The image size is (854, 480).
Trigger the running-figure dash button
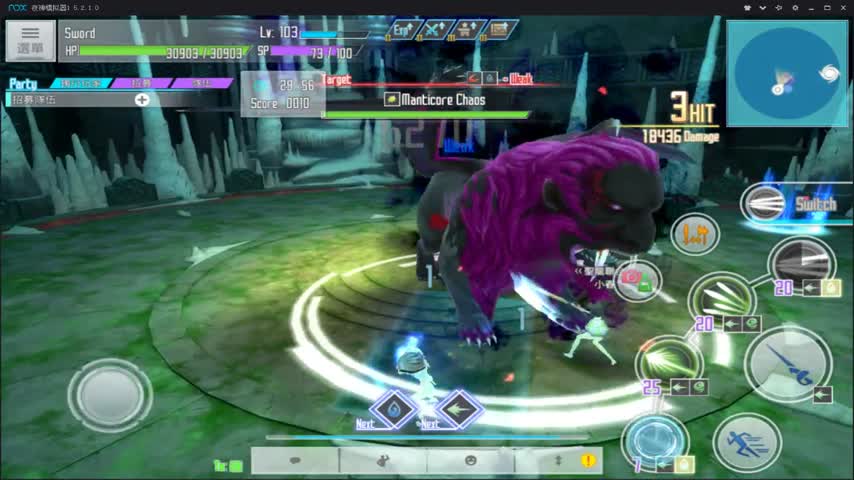coord(747,441)
